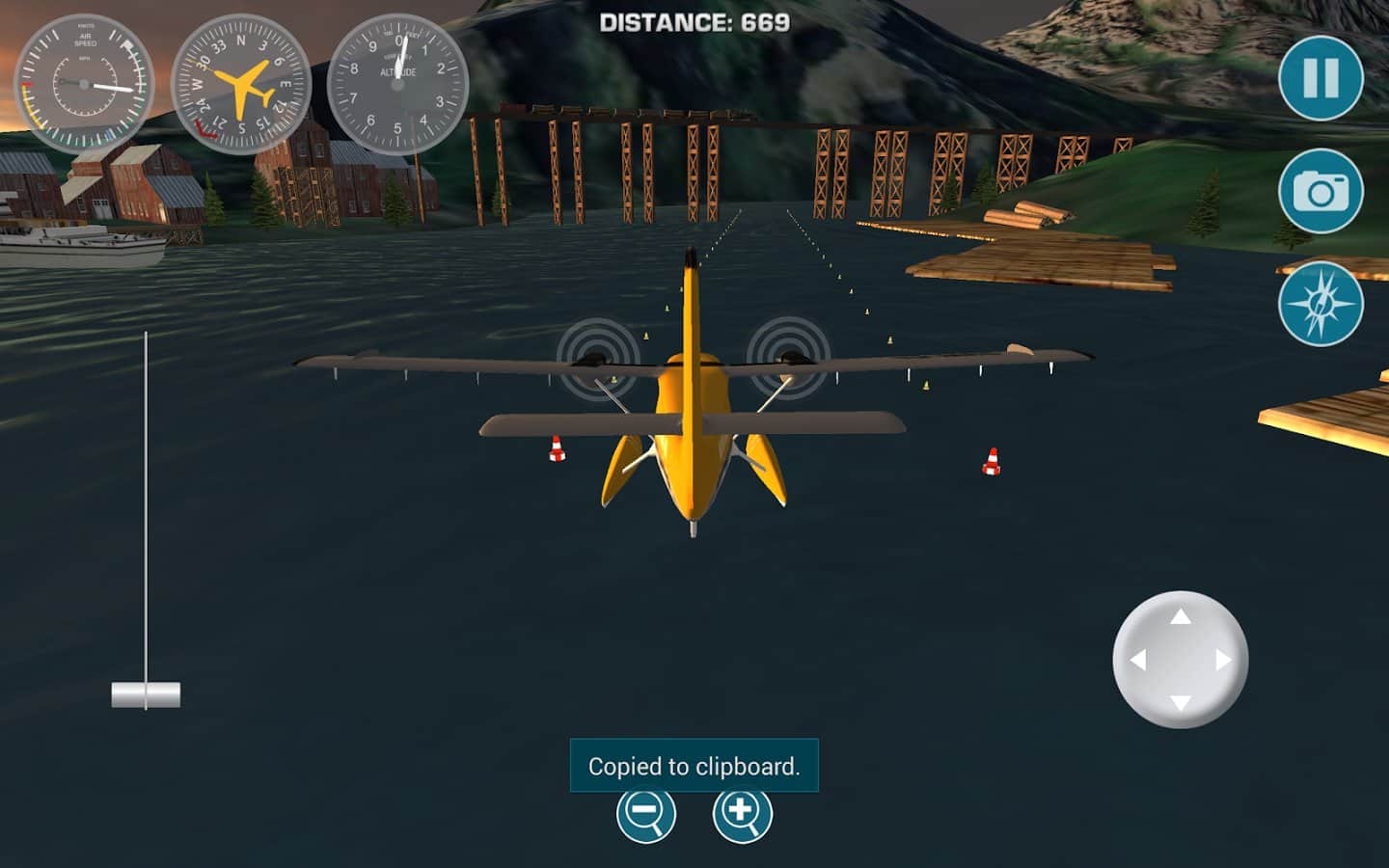Click the throttle slider handle
Viewport: 1389px width, 868px height.
(146, 694)
